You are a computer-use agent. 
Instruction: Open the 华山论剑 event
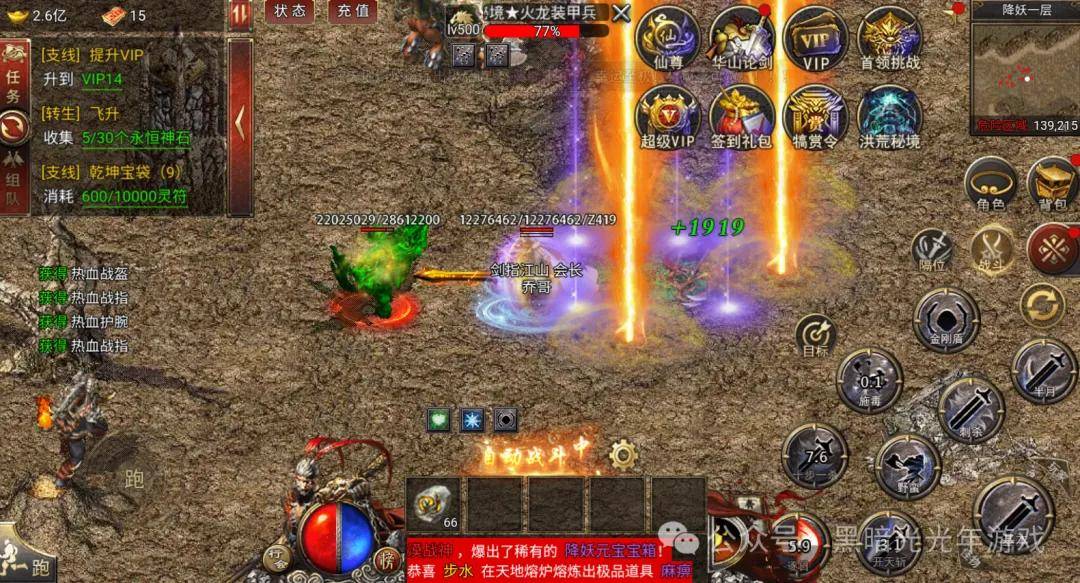click(741, 38)
